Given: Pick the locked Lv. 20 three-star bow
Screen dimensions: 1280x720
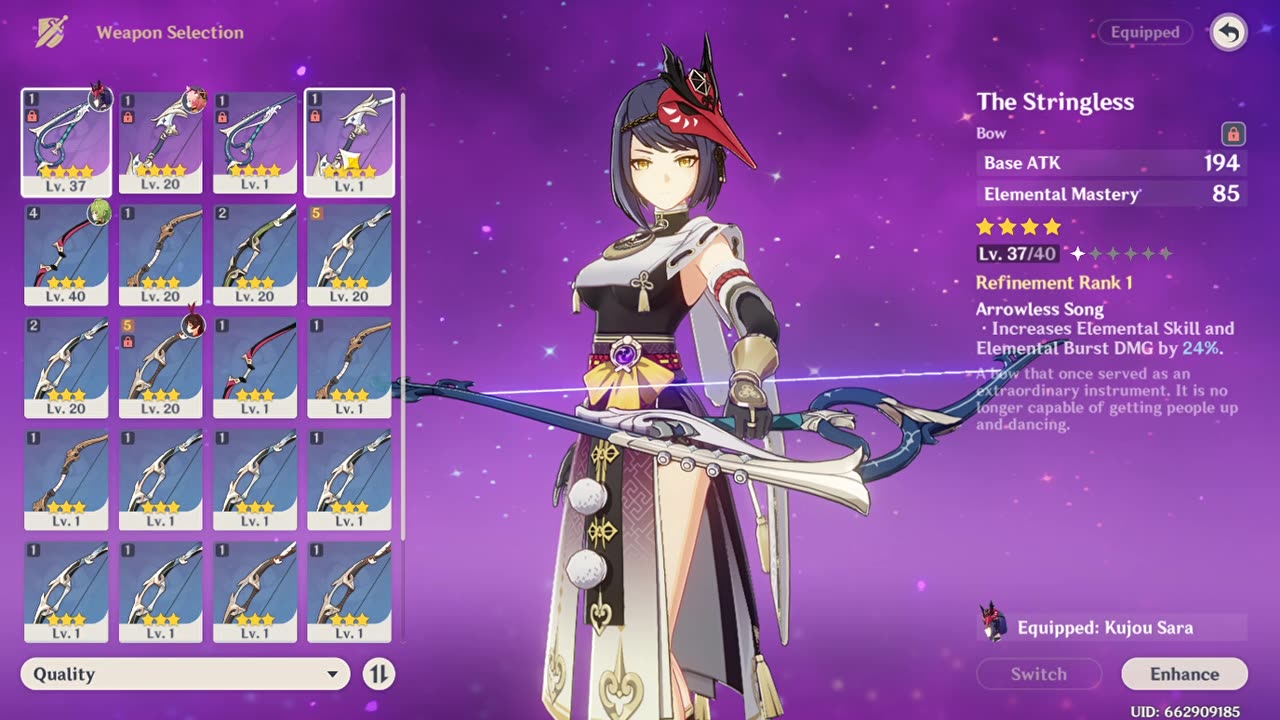Looking at the screenshot, I should 160,367.
